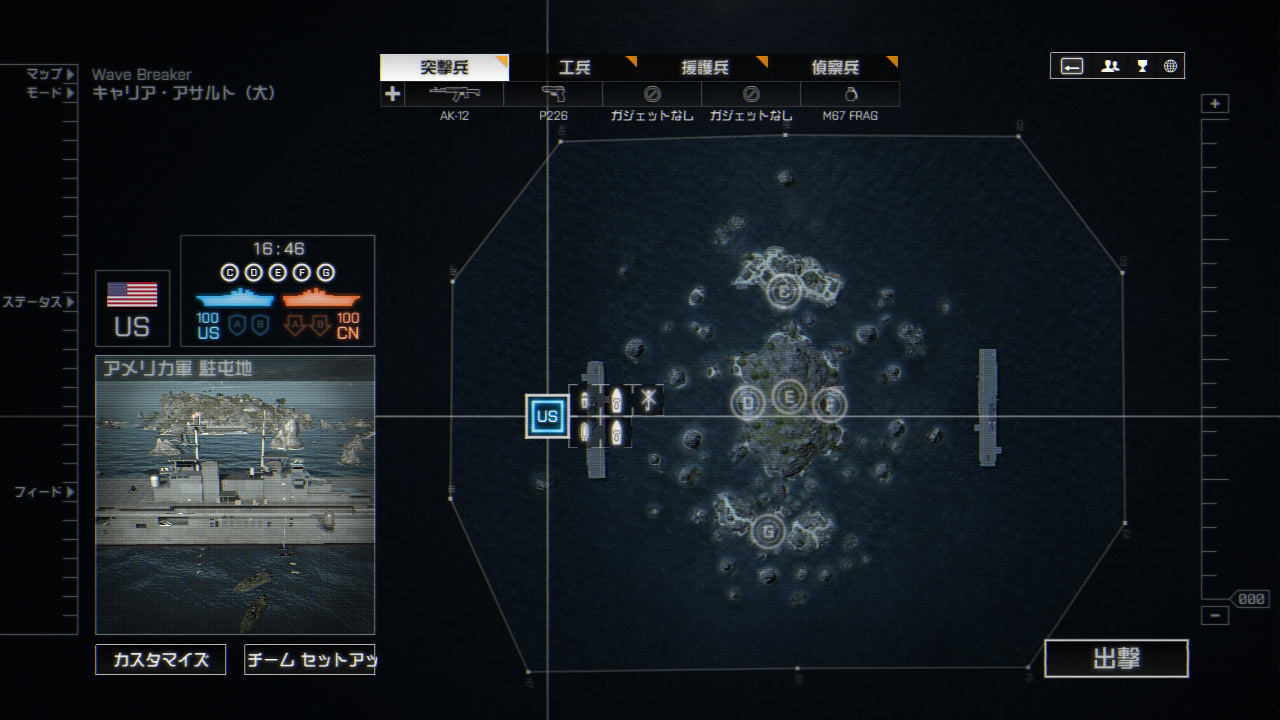Open the チーム セットアップ team setup
This screenshot has width=1280, height=720.
click(309, 660)
